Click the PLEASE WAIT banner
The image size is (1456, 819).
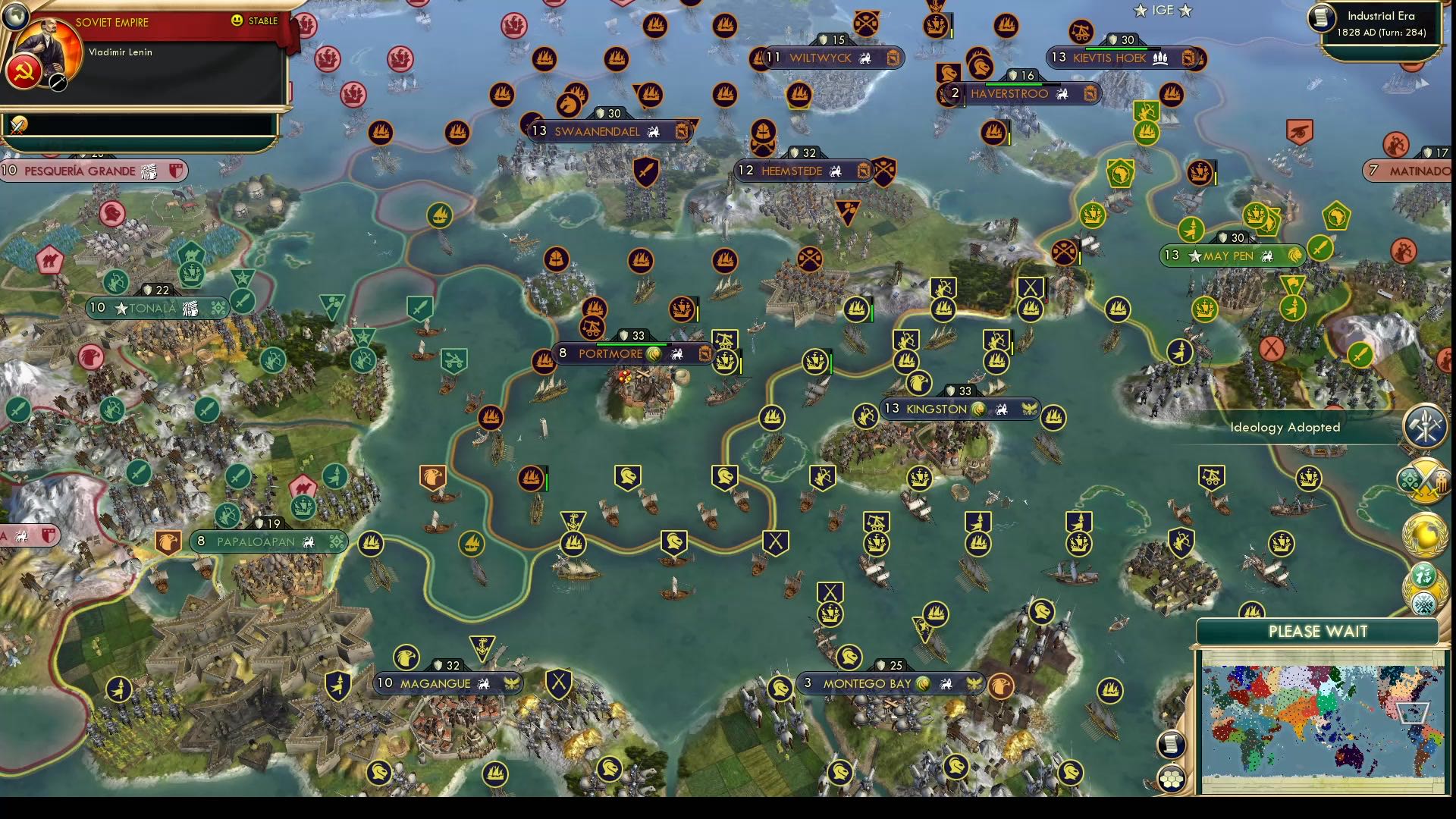click(1319, 631)
